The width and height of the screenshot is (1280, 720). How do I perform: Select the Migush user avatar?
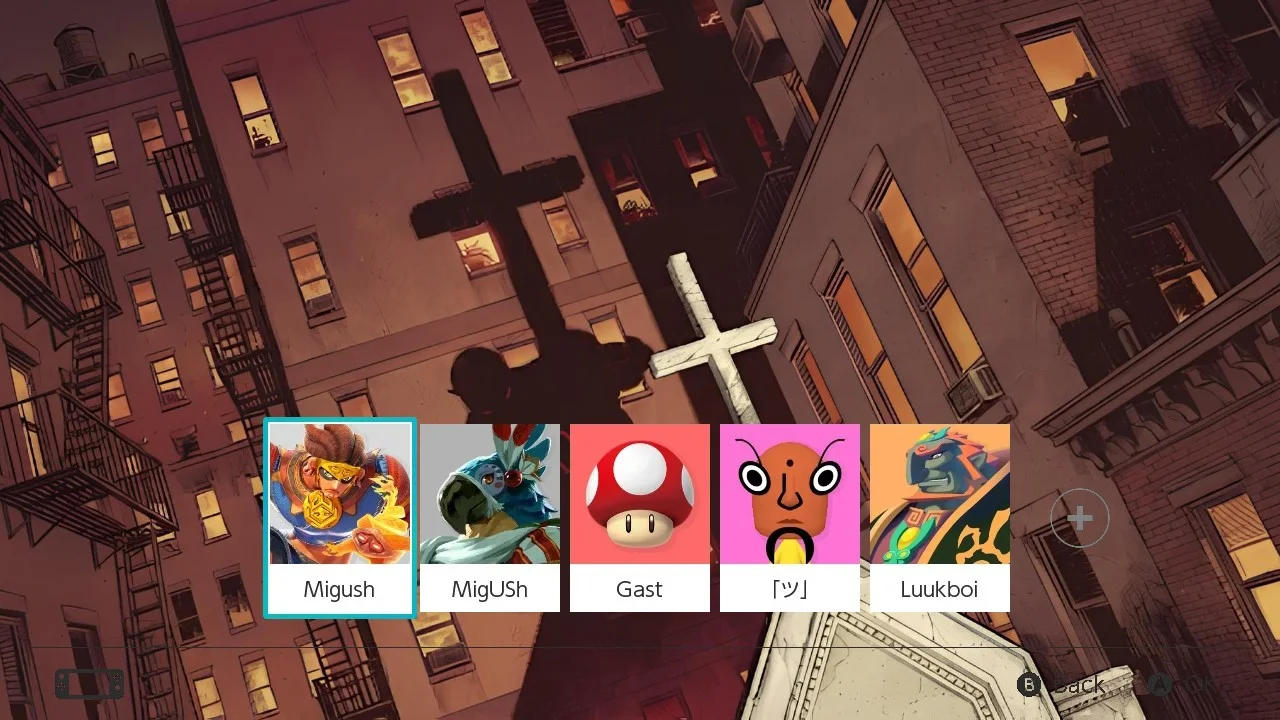(x=339, y=492)
